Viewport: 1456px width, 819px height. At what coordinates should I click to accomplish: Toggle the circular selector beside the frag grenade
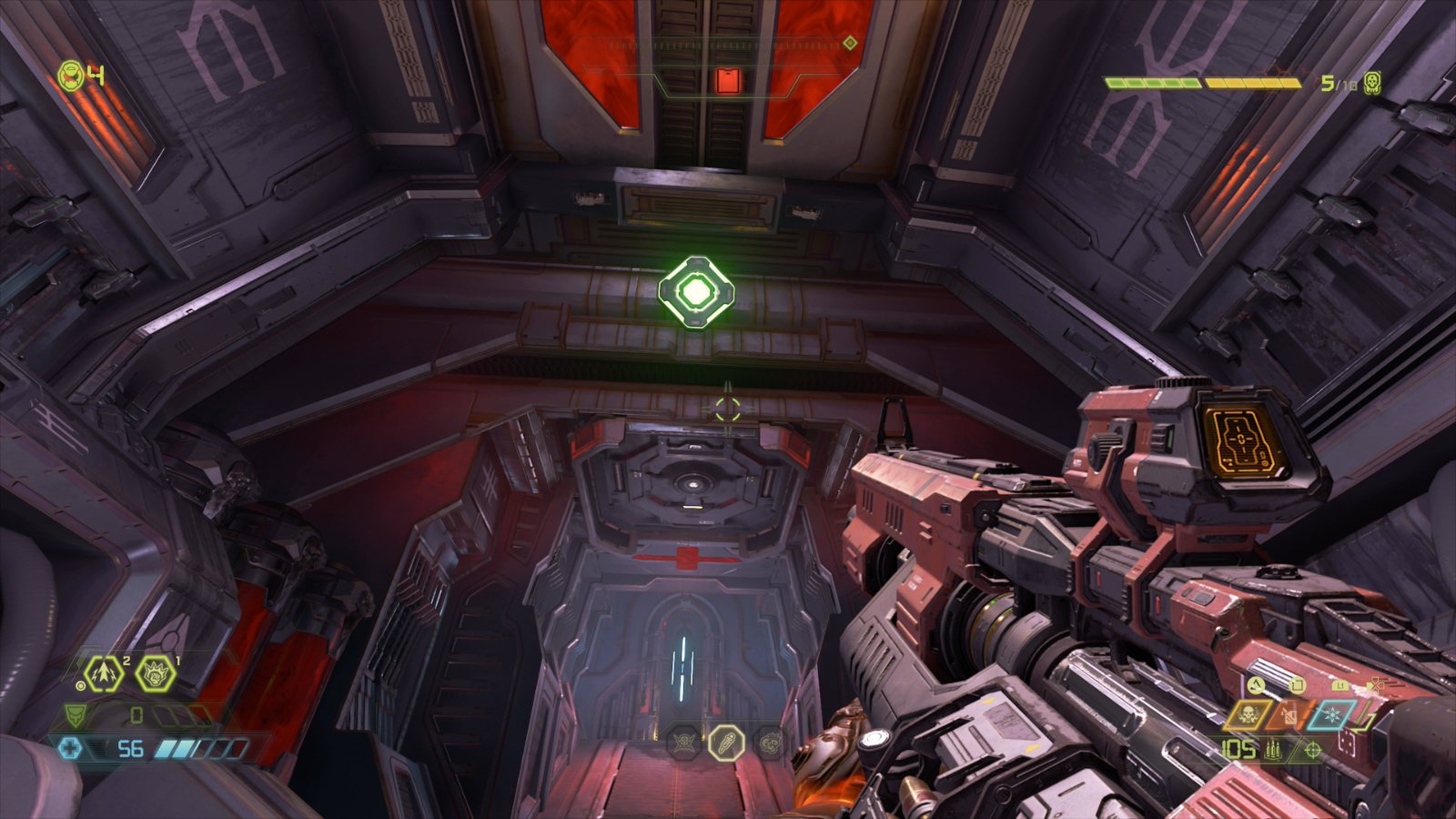click(x=82, y=685)
